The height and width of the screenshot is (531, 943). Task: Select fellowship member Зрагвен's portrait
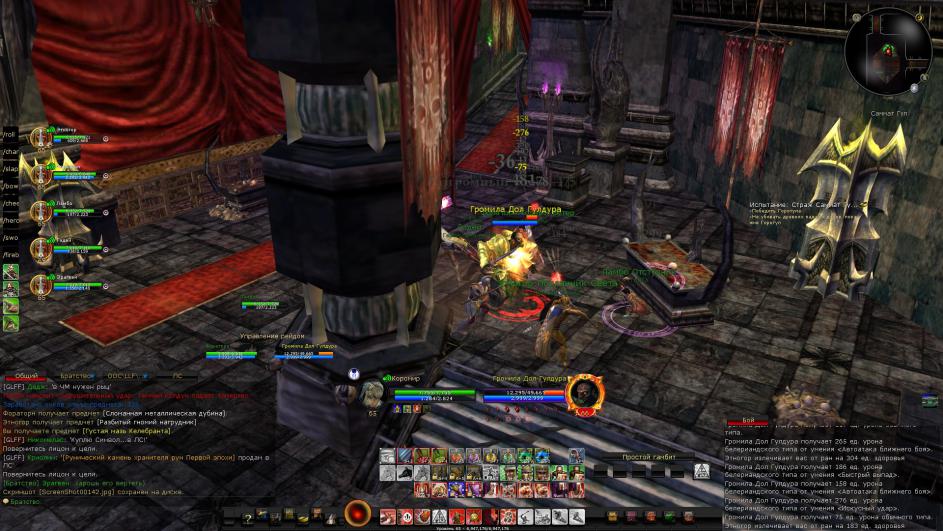pos(41,283)
